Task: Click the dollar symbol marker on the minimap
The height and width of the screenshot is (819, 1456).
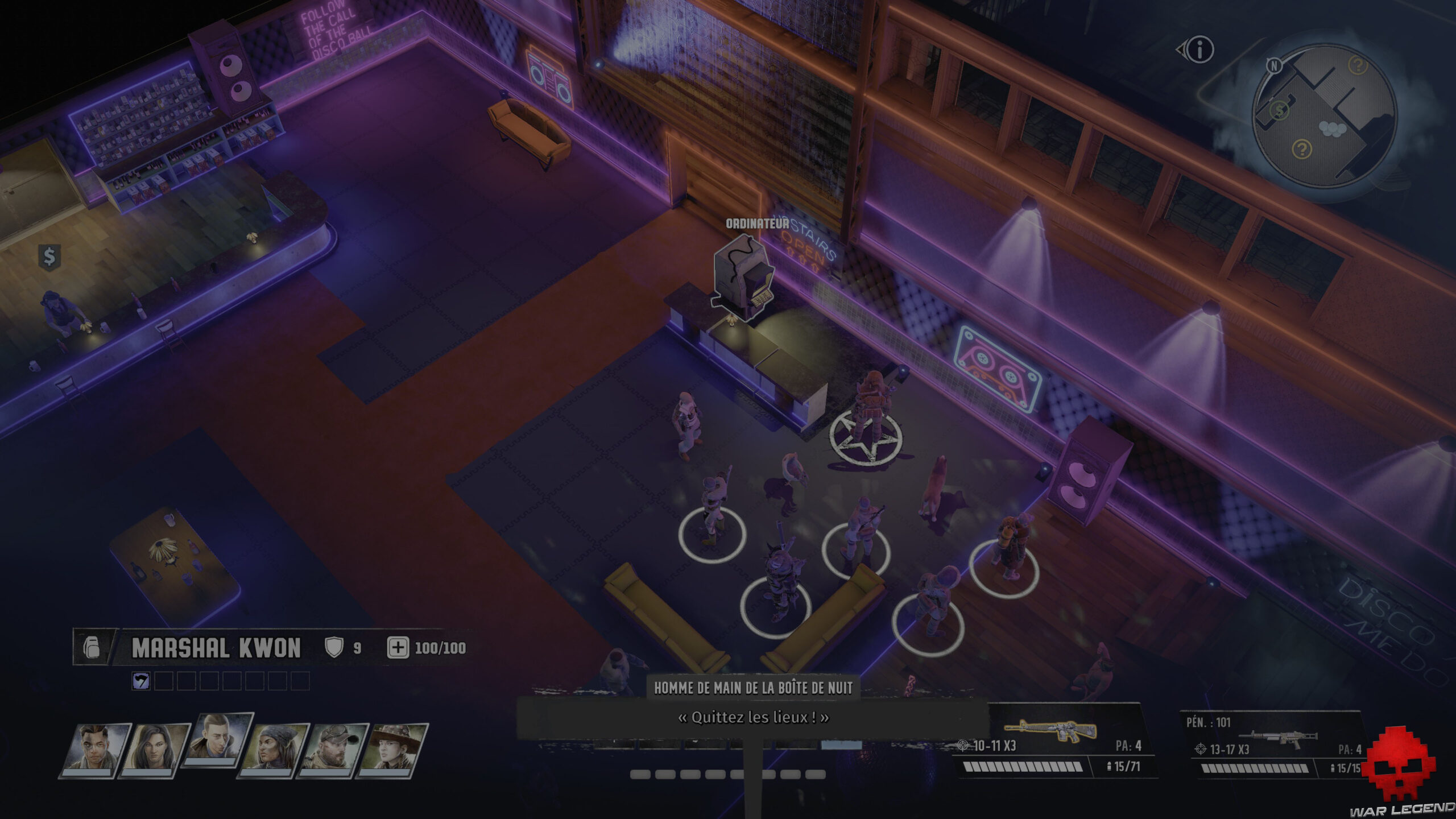Action: click(1280, 110)
